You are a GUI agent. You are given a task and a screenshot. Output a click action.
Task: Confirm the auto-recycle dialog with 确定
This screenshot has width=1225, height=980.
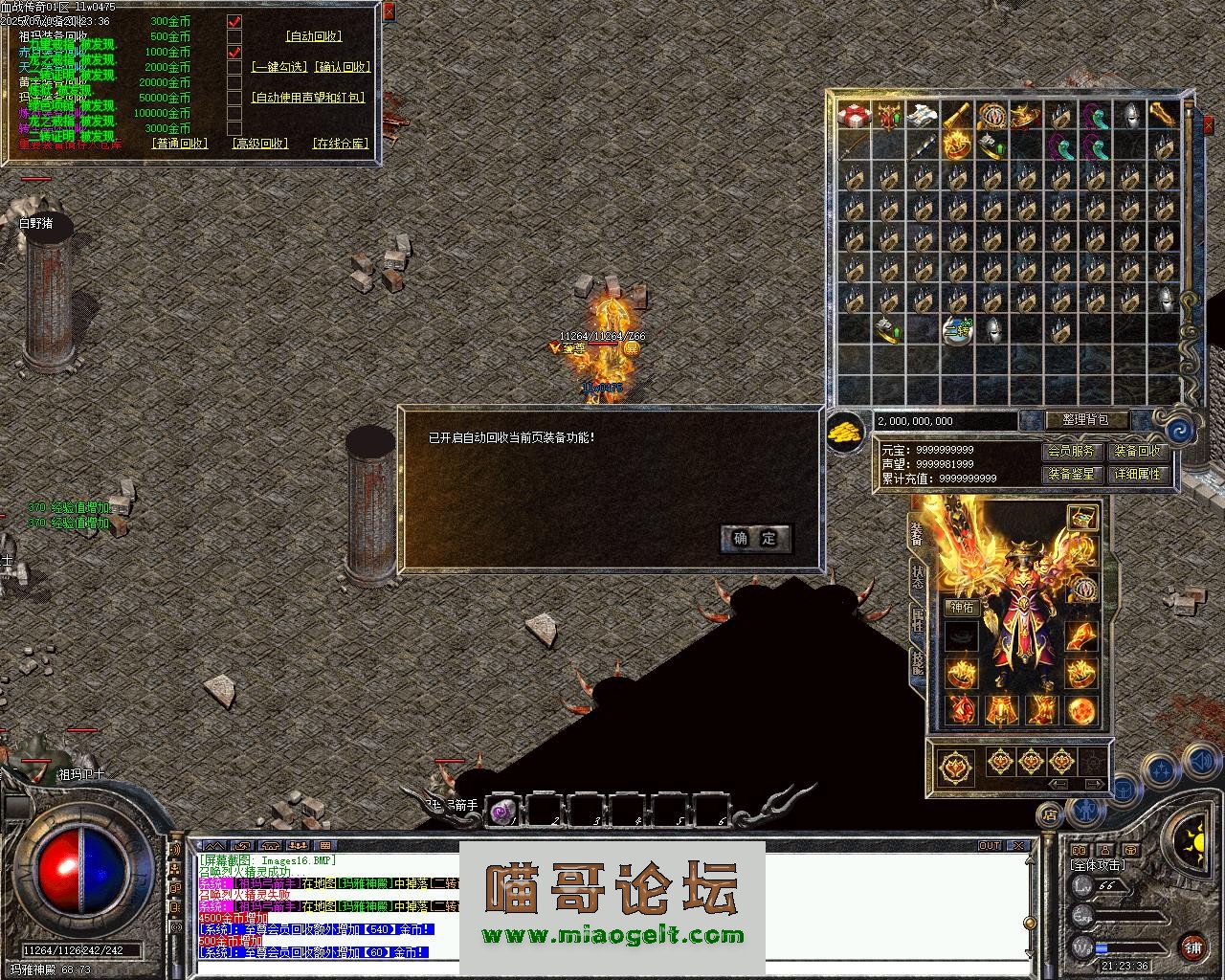(755, 538)
